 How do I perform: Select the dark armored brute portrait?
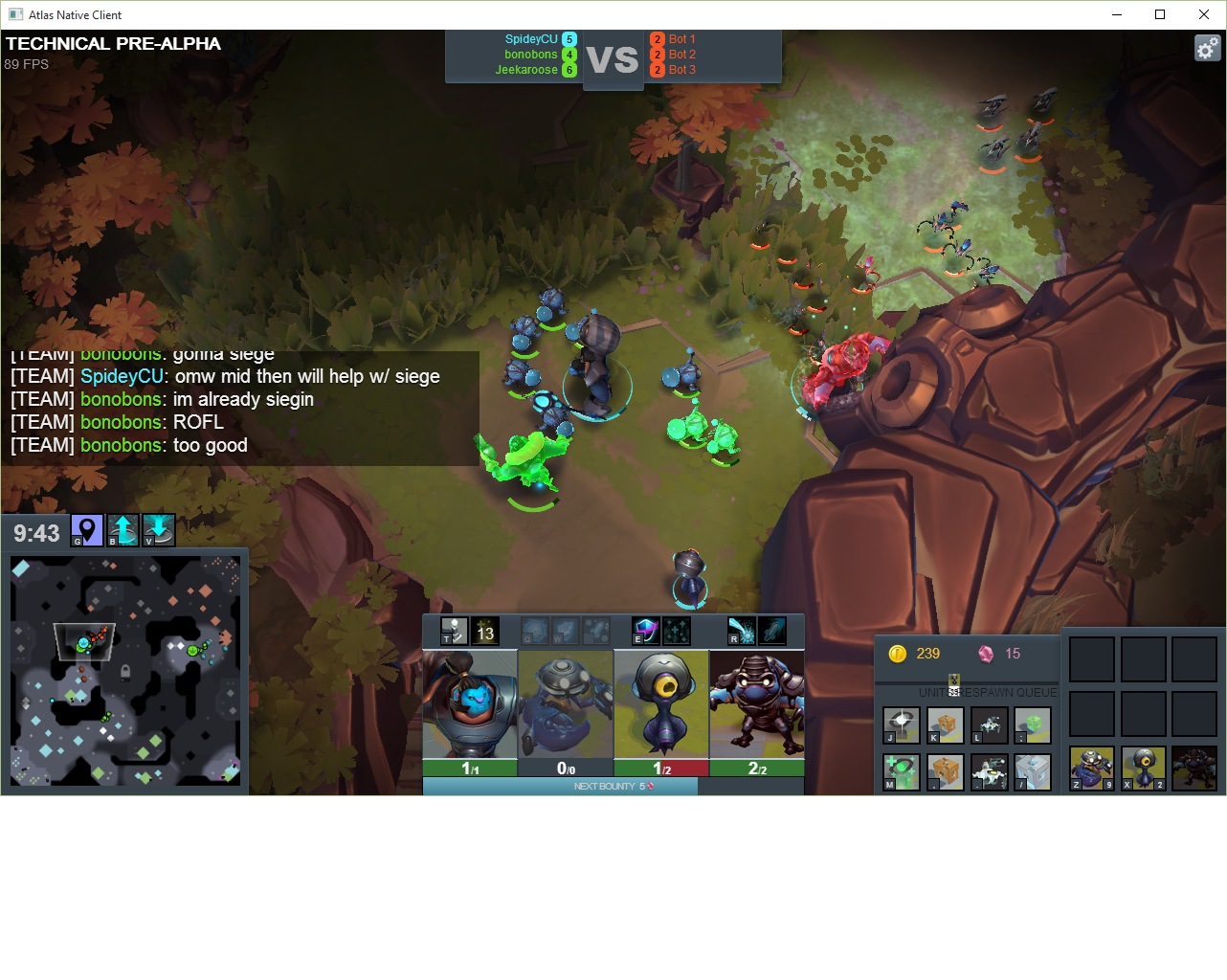point(757,704)
